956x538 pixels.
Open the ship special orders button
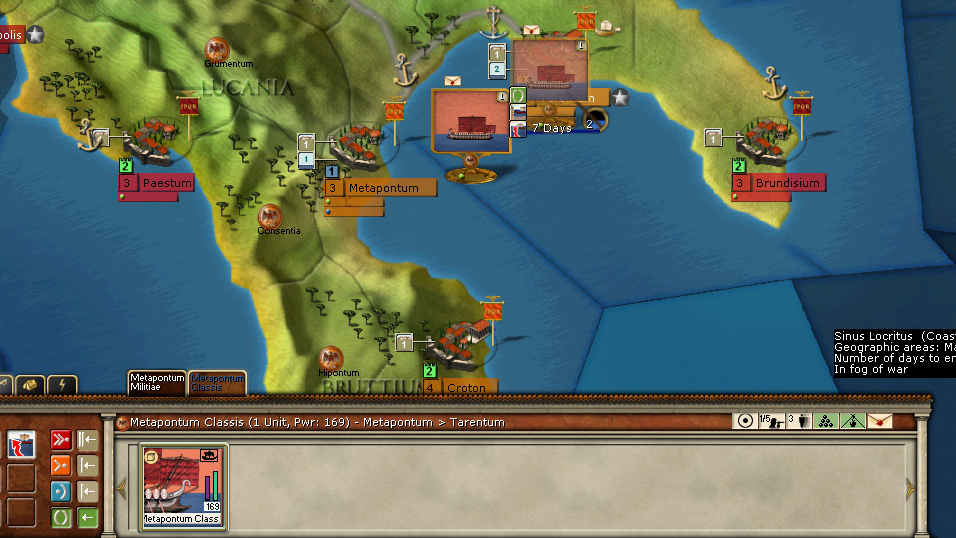(x=21, y=444)
